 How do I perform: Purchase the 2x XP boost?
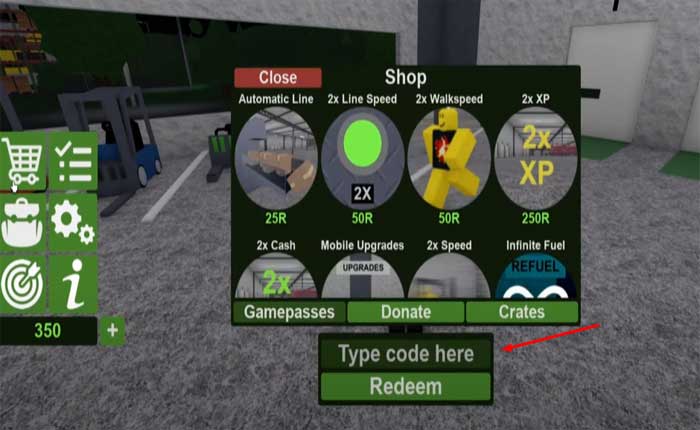(x=535, y=158)
